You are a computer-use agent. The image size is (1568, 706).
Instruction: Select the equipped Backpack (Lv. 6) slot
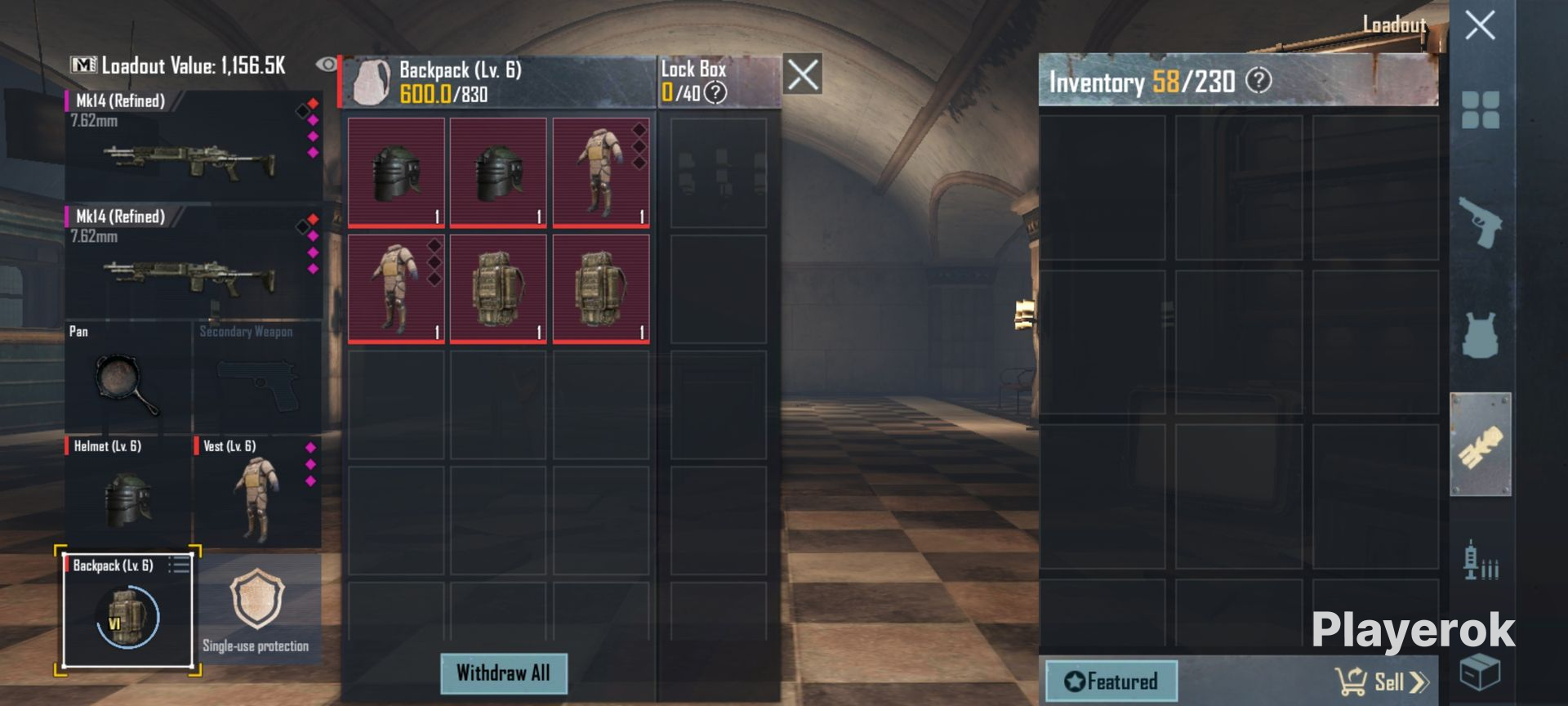pos(127,610)
